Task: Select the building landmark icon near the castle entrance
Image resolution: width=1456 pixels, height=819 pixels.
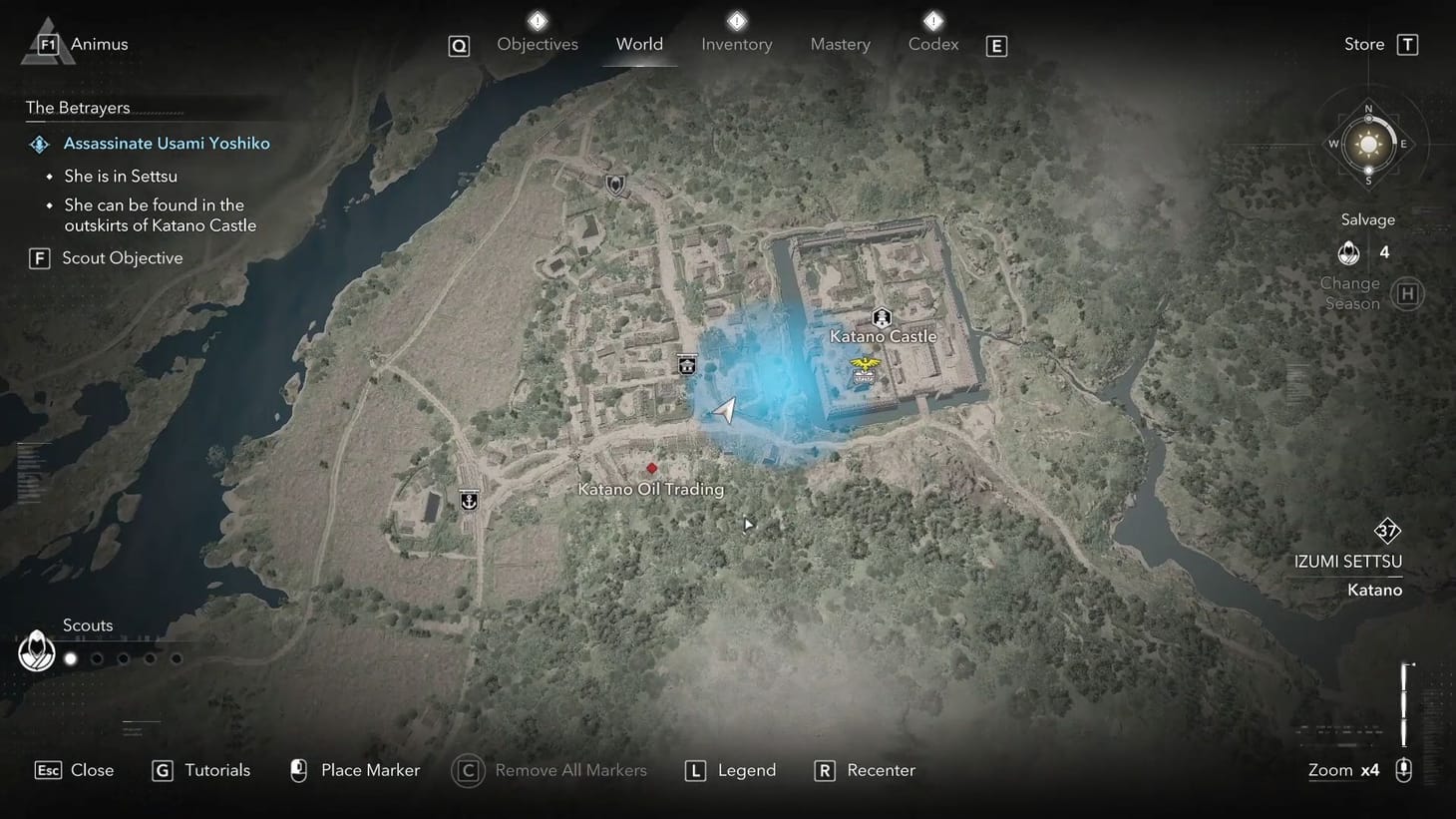Action: 686,364
